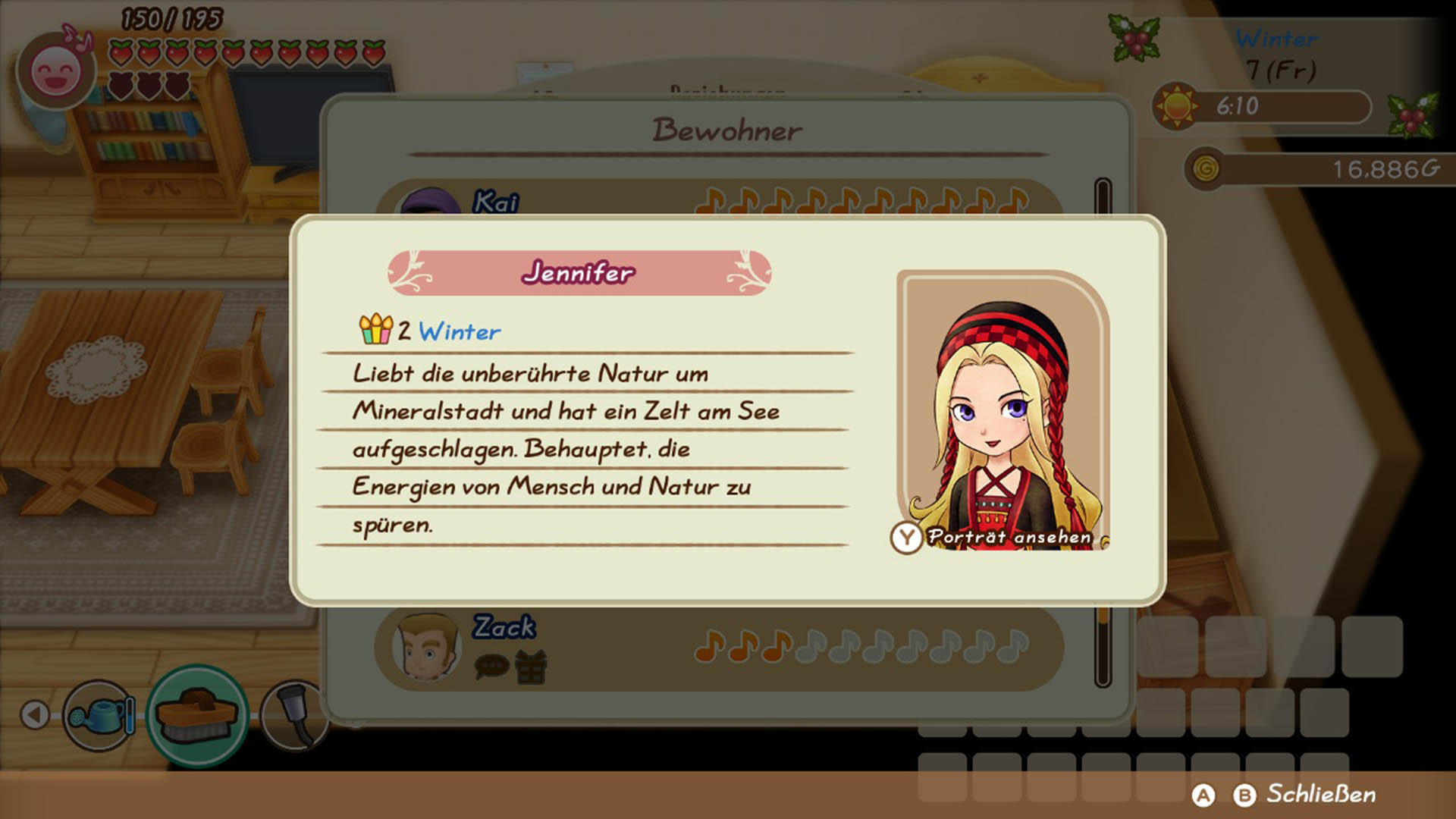Select the hammer tool slot

(x=294, y=715)
